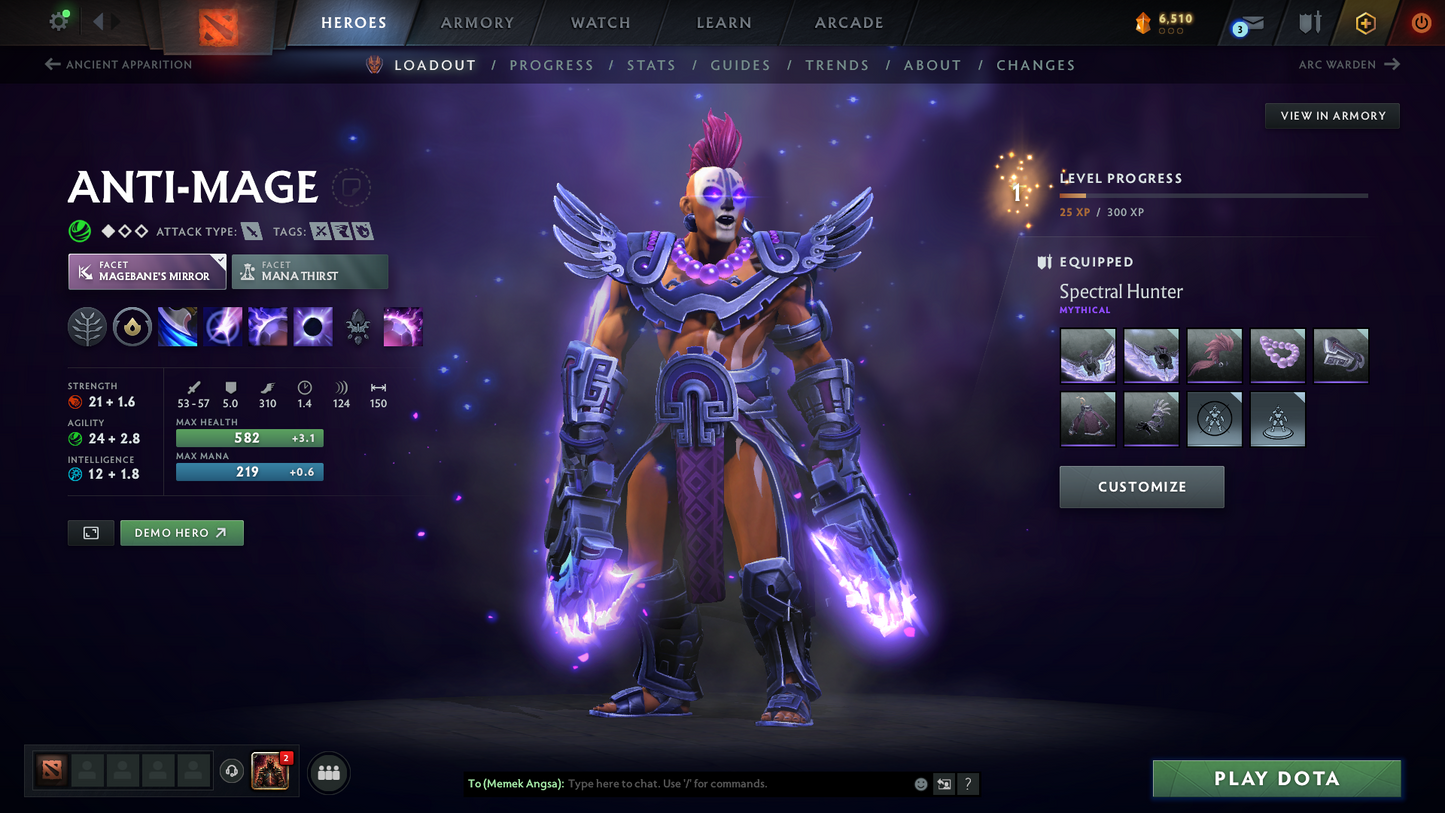This screenshot has height=813, width=1445.
Task: Open the settings gear in top-left corner
Action: (x=58, y=22)
